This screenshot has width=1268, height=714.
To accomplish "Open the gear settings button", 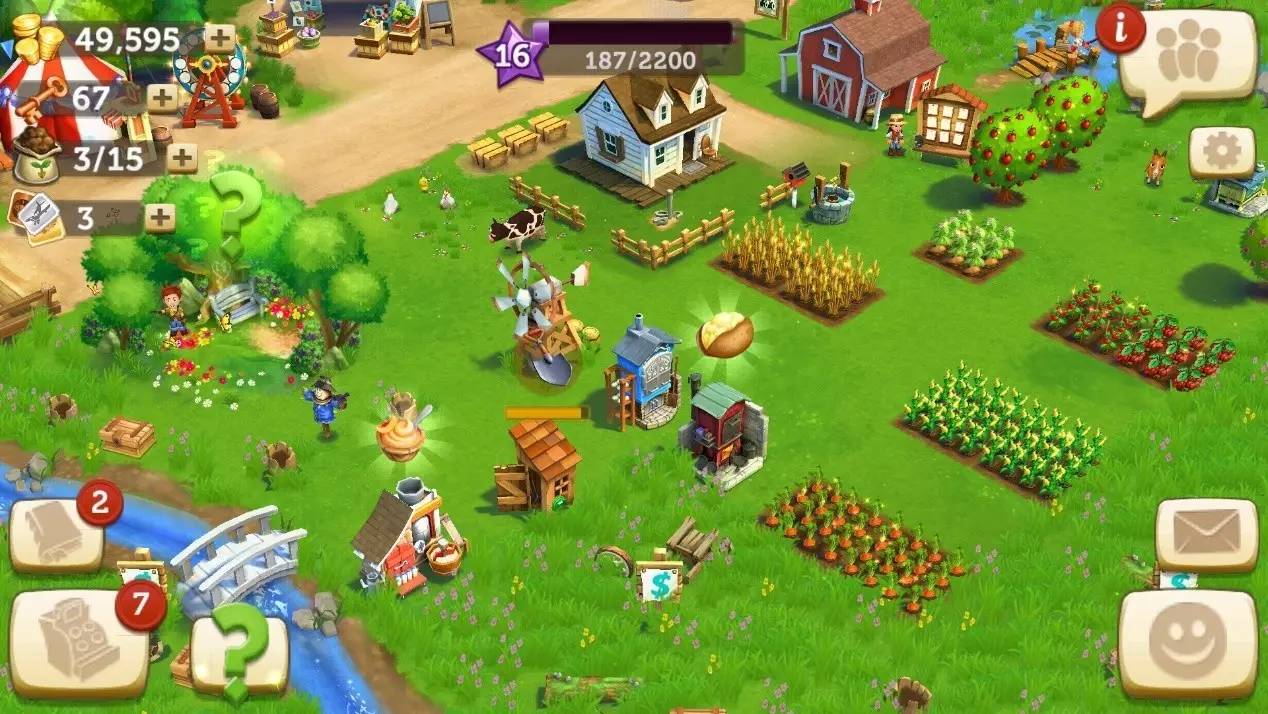I will coord(1221,152).
